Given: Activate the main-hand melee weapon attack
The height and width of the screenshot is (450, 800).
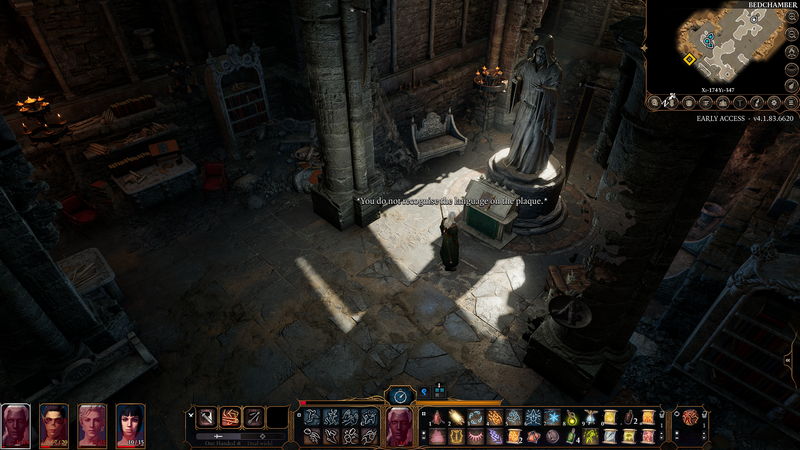Looking at the screenshot, I should tap(206, 417).
